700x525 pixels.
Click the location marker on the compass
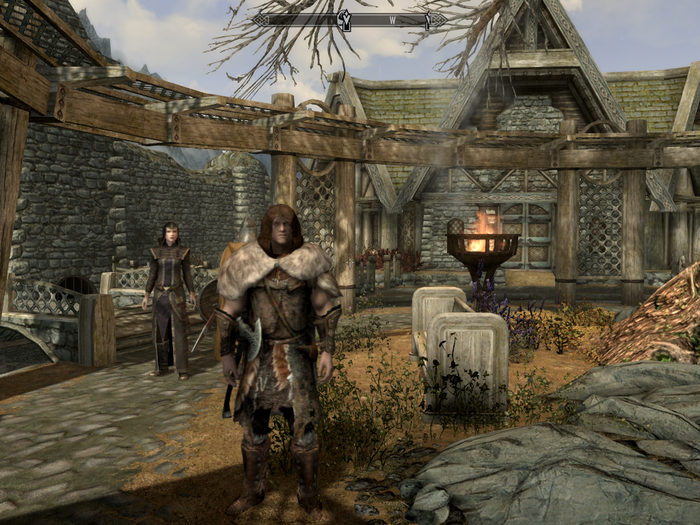346,19
